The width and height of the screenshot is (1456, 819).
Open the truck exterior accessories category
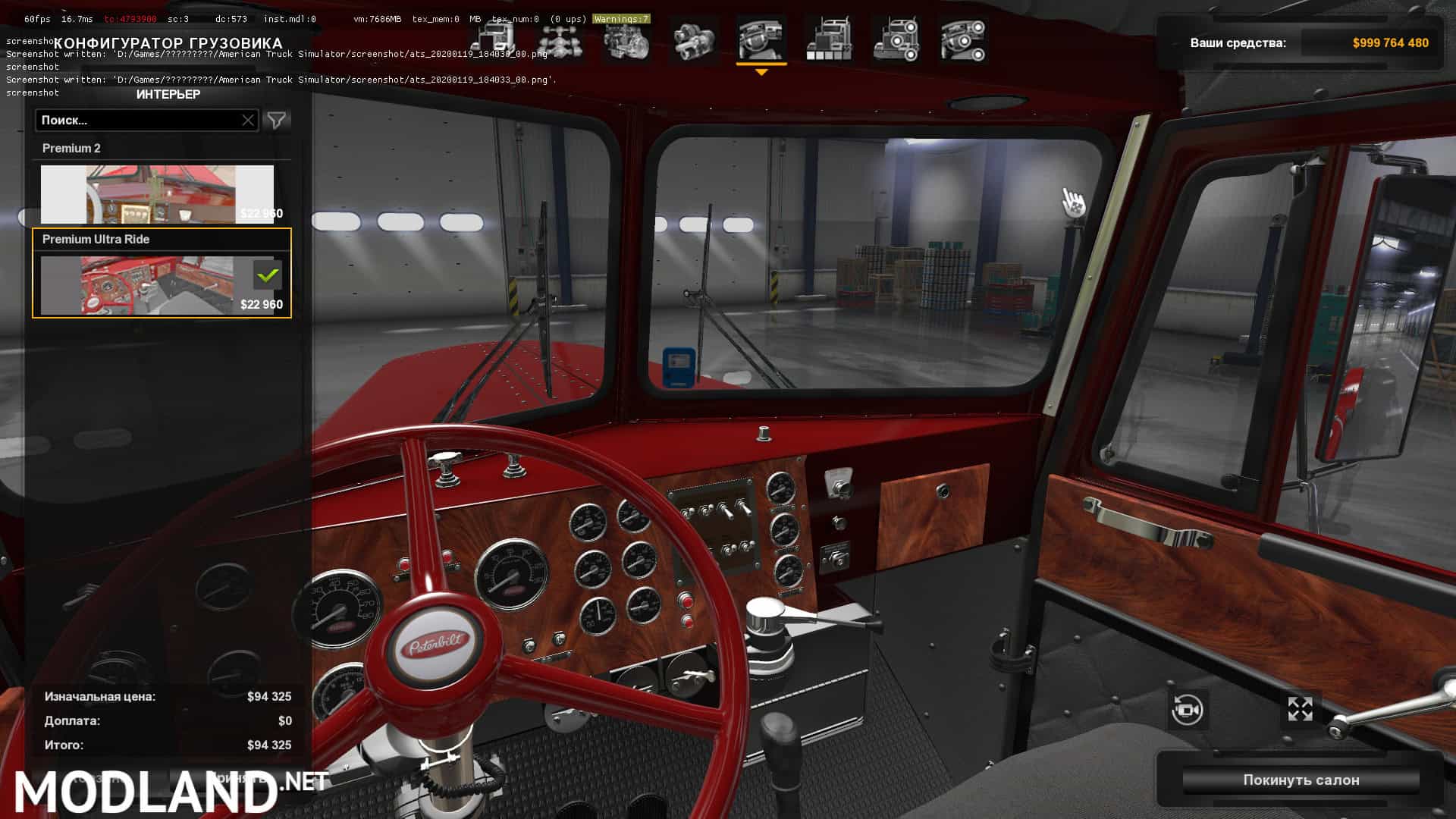coord(896,39)
